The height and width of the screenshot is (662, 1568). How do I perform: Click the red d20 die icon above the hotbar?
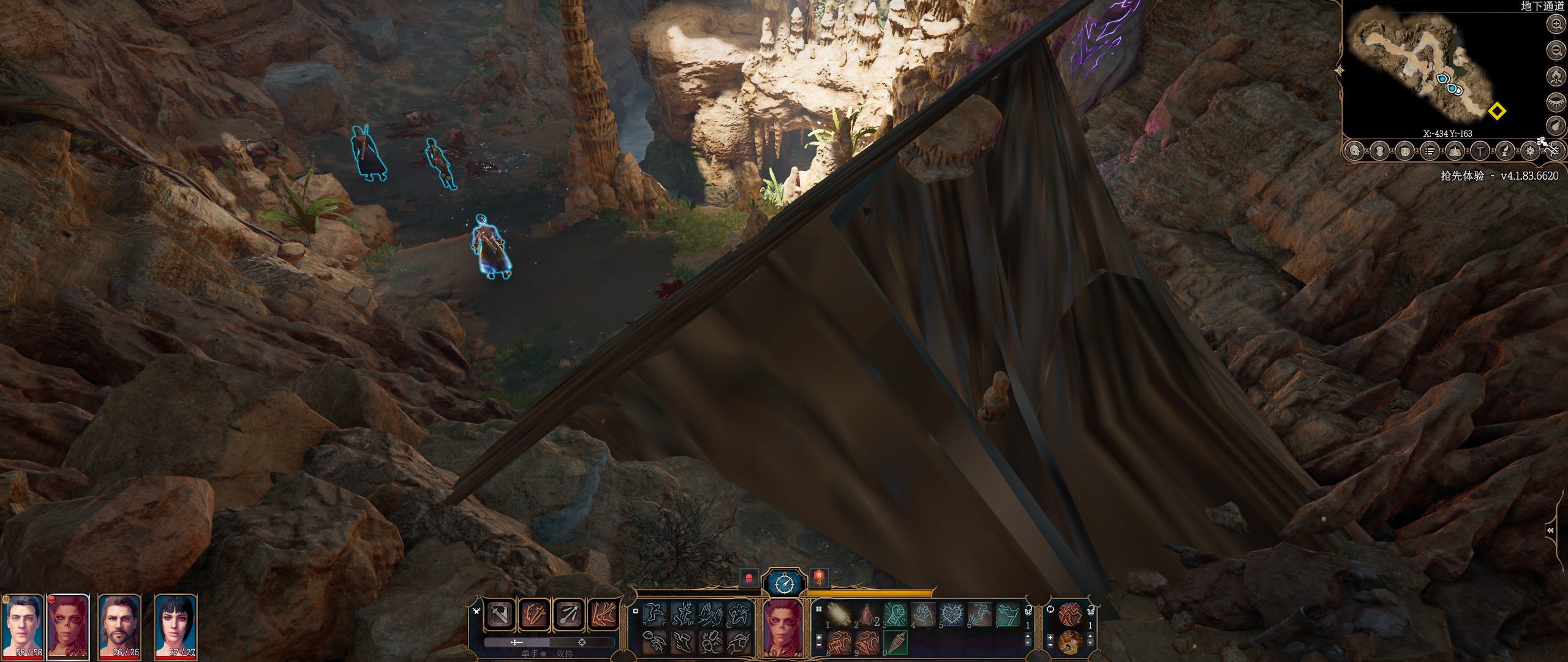point(819,577)
